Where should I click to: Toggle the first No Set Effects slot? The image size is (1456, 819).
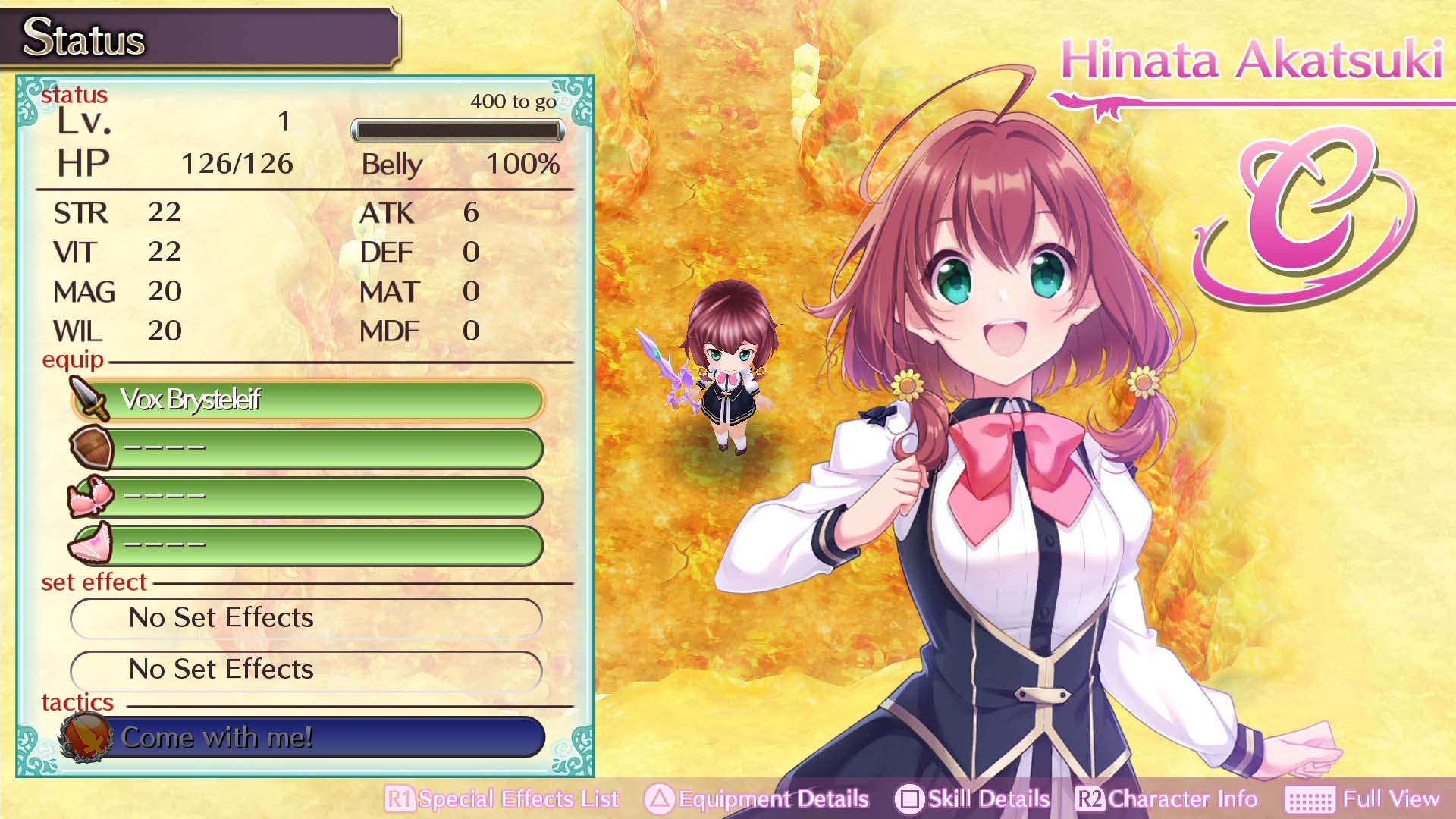pyautogui.click(x=305, y=618)
